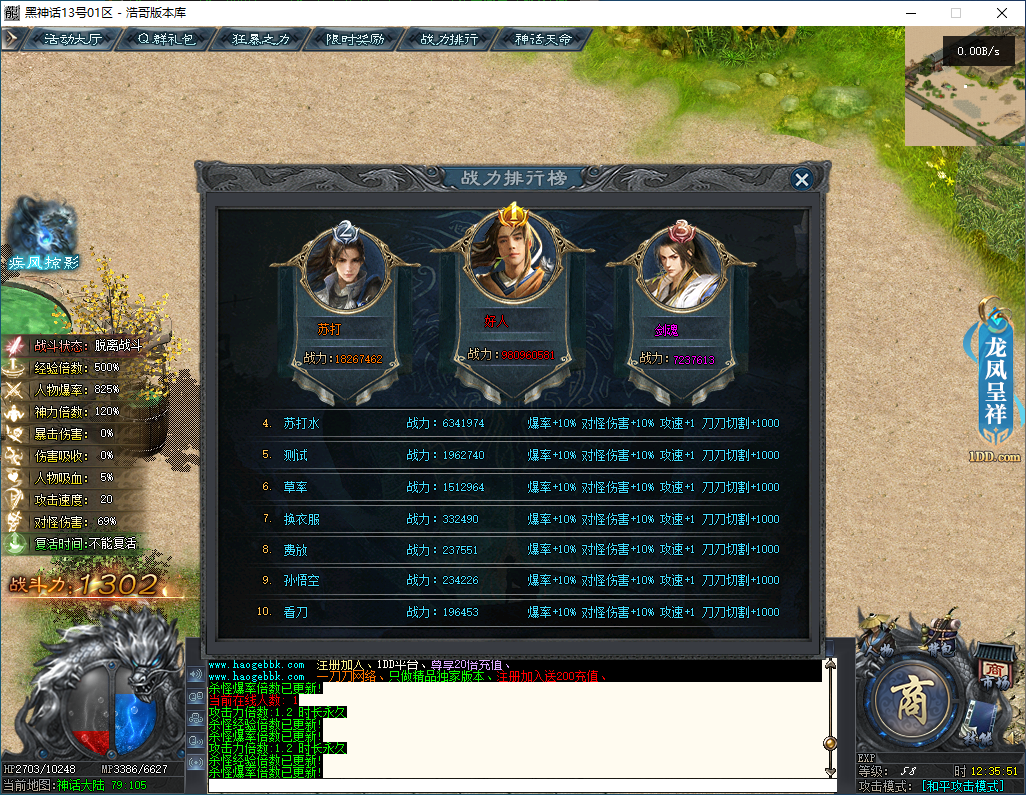
Task: Click the arrow at the menu bar's left end
Action: coord(11,39)
